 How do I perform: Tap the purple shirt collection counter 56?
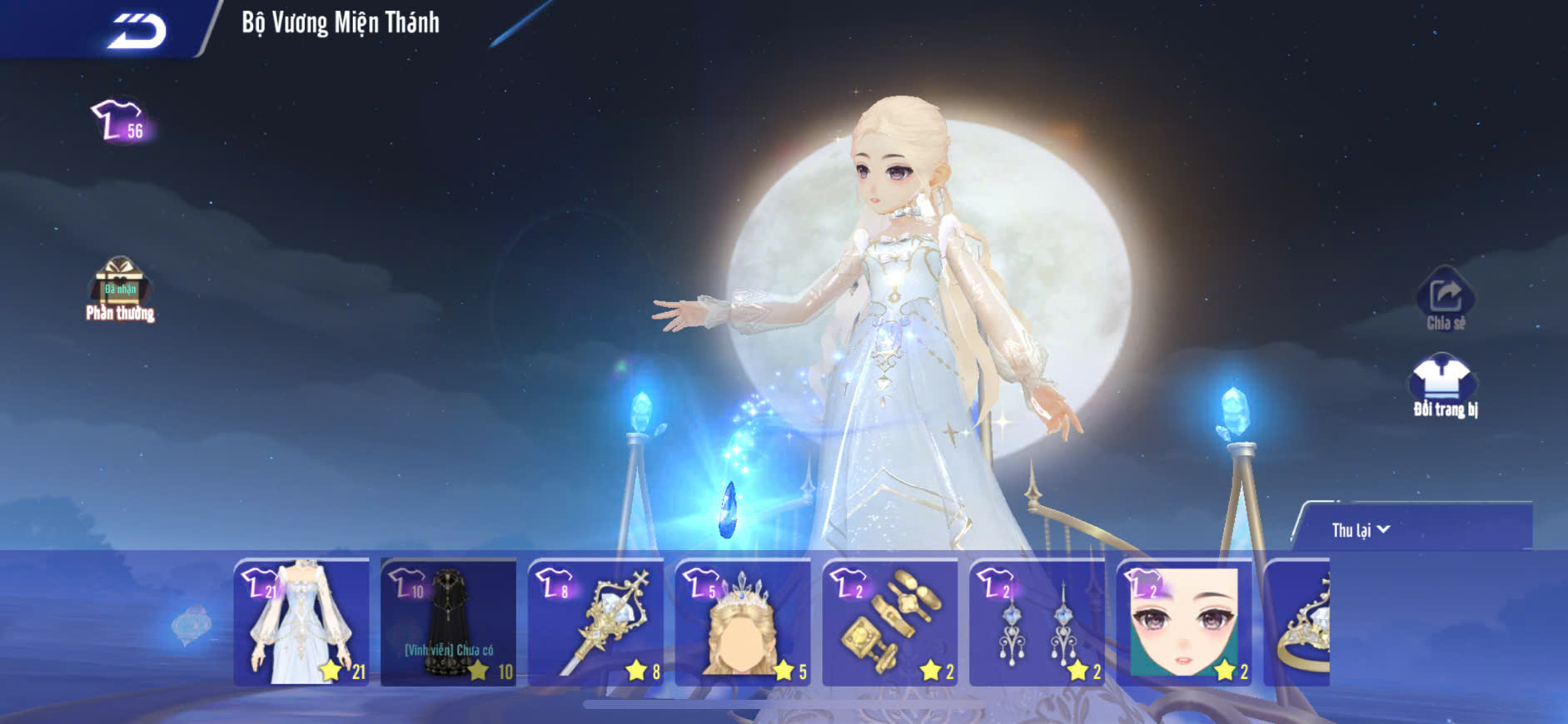coord(119,122)
